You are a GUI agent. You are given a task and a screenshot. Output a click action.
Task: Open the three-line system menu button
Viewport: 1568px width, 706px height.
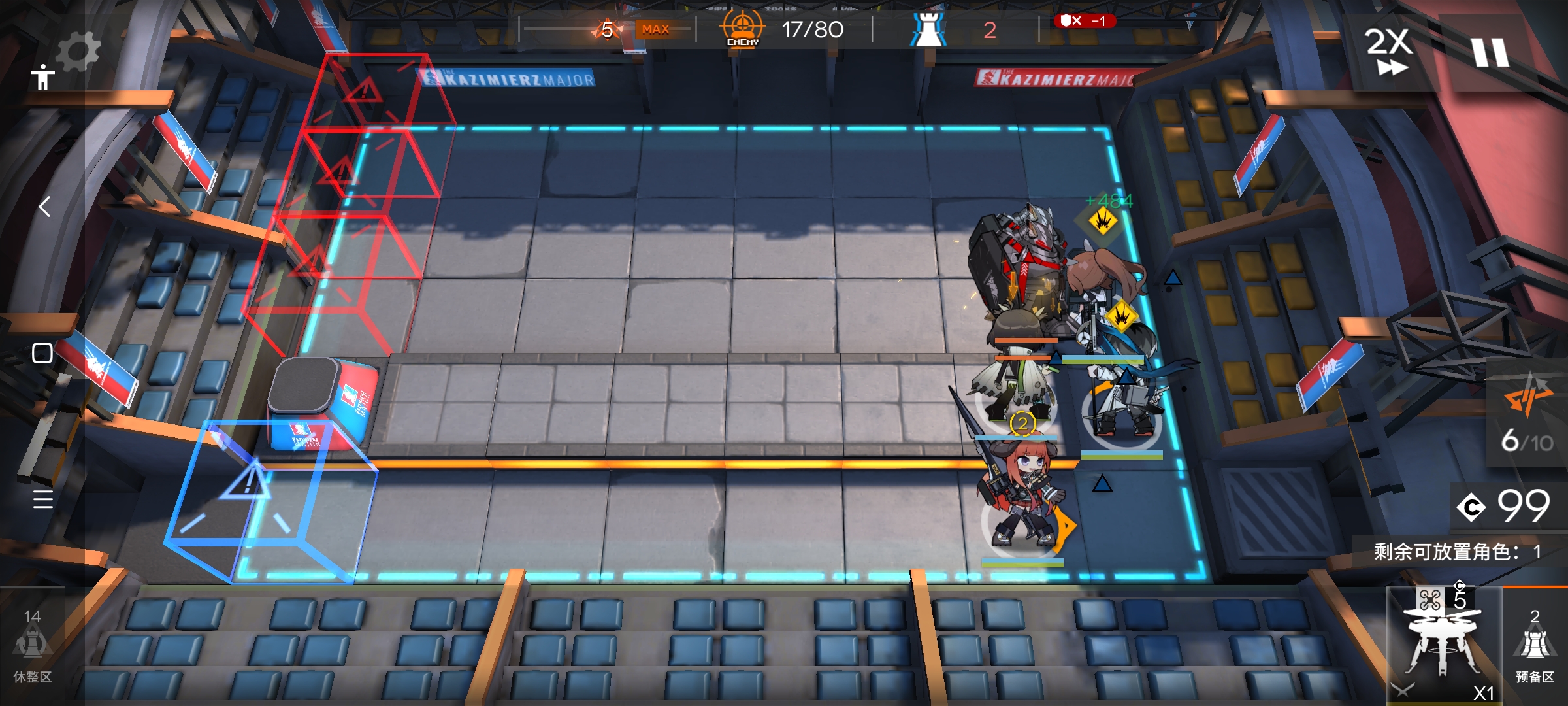click(x=42, y=499)
